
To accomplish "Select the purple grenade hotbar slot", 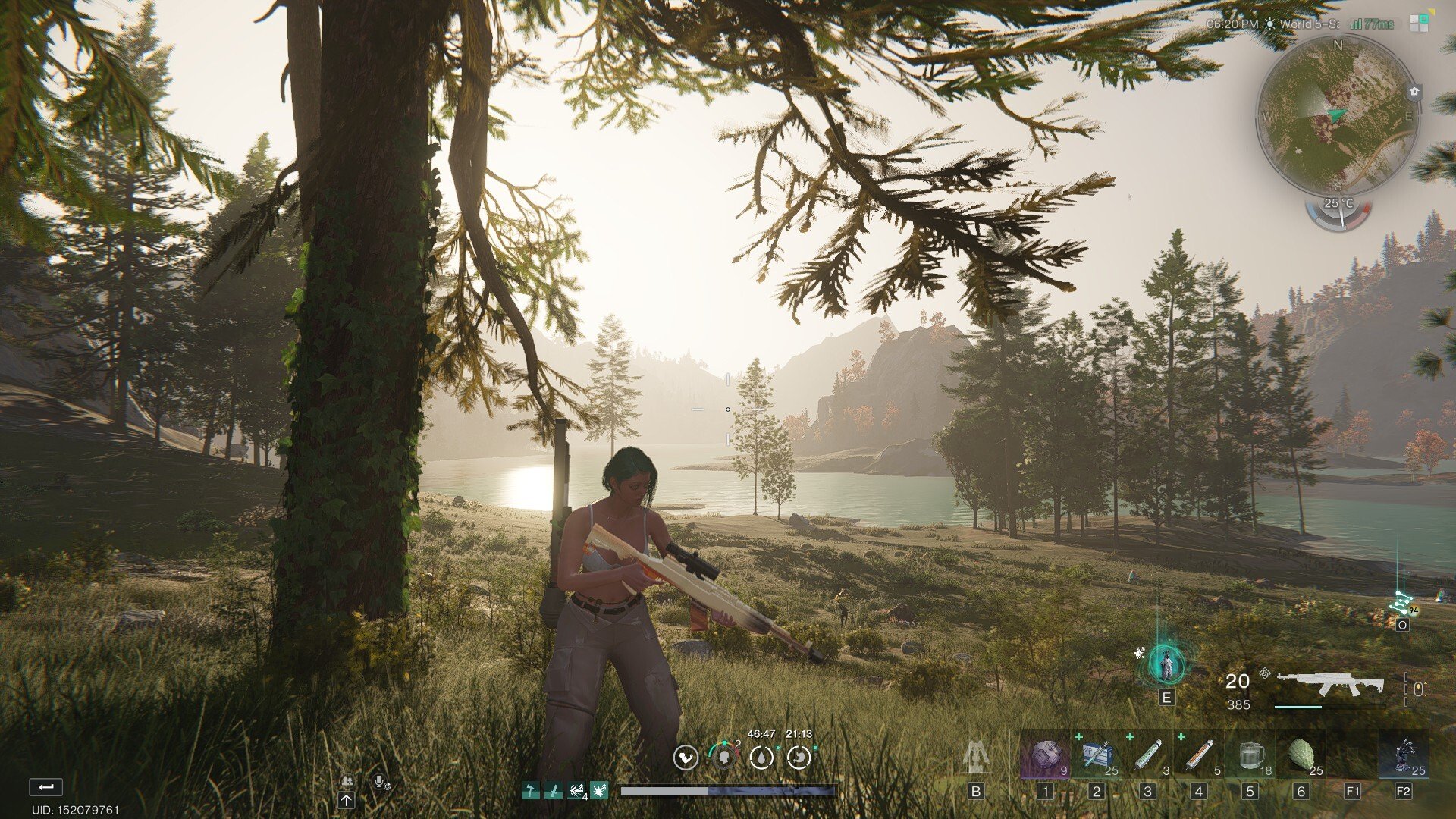I will pos(1046,756).
